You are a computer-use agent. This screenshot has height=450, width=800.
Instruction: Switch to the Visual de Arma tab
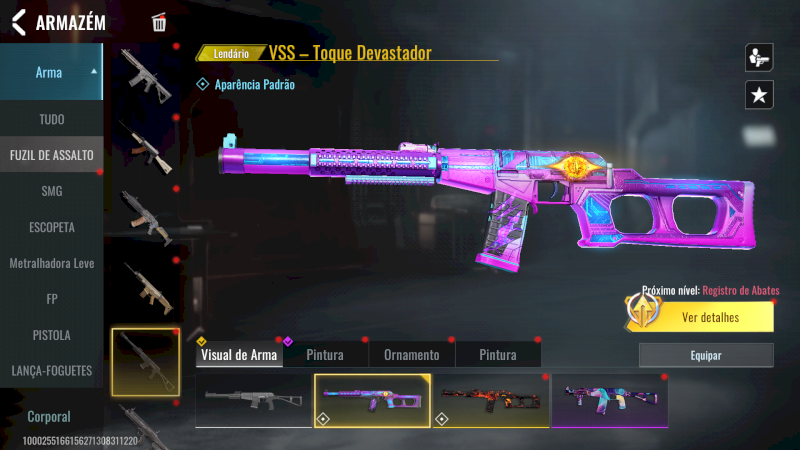239,355
